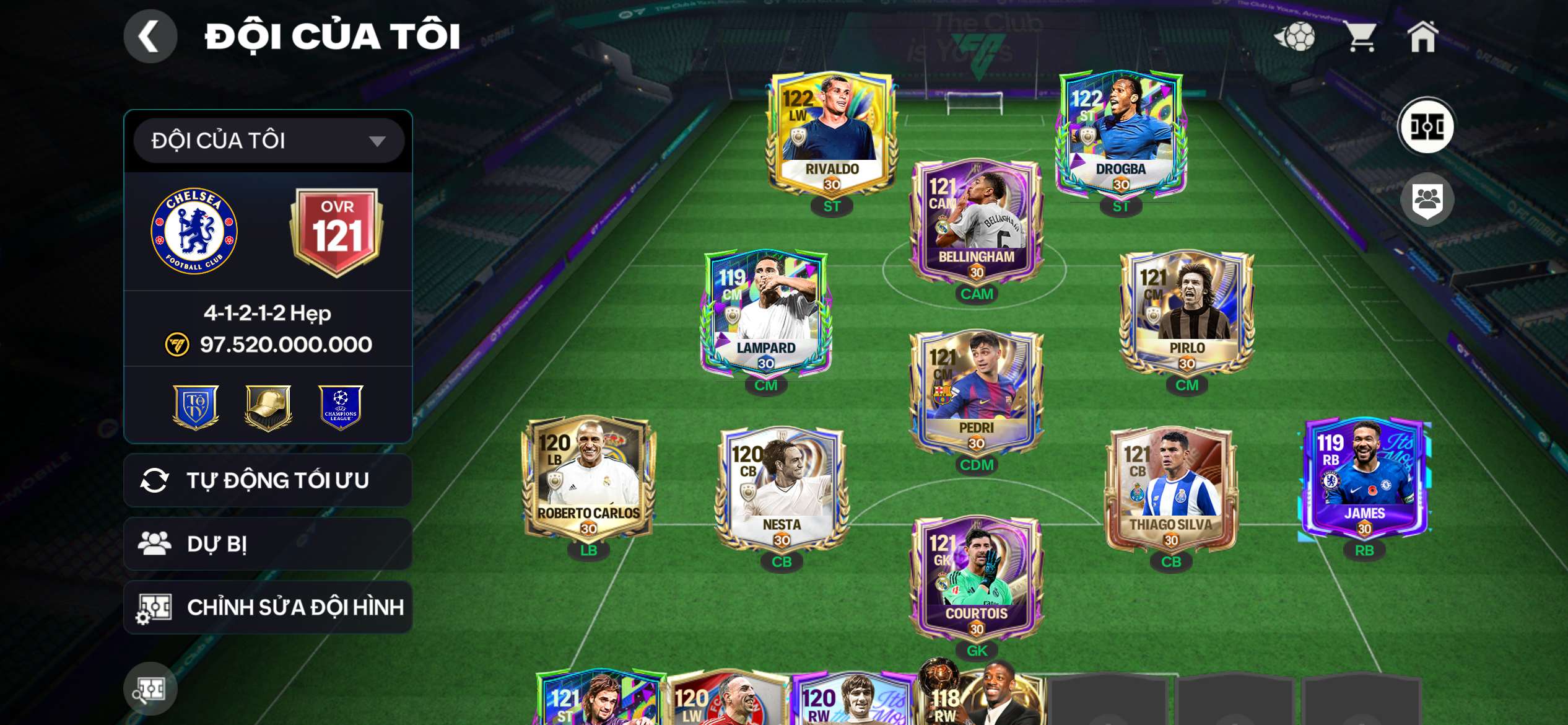Pick the Bellingham CAM card
Screen dimensions: 1568x725
976,221
